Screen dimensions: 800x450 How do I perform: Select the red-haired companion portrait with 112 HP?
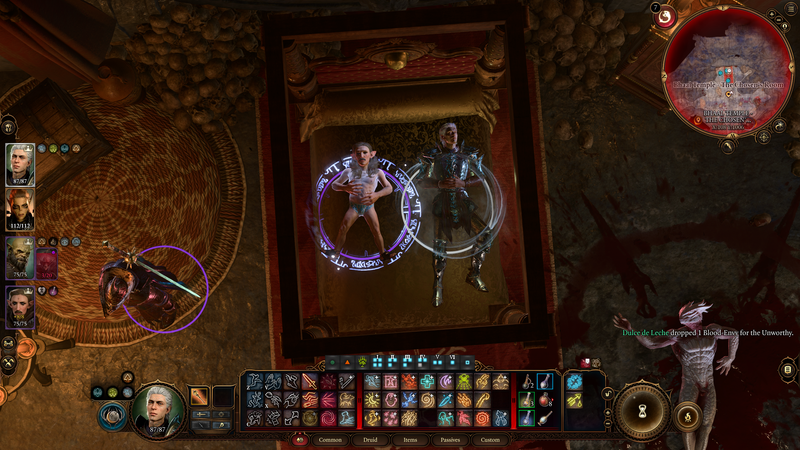[22, 209]
